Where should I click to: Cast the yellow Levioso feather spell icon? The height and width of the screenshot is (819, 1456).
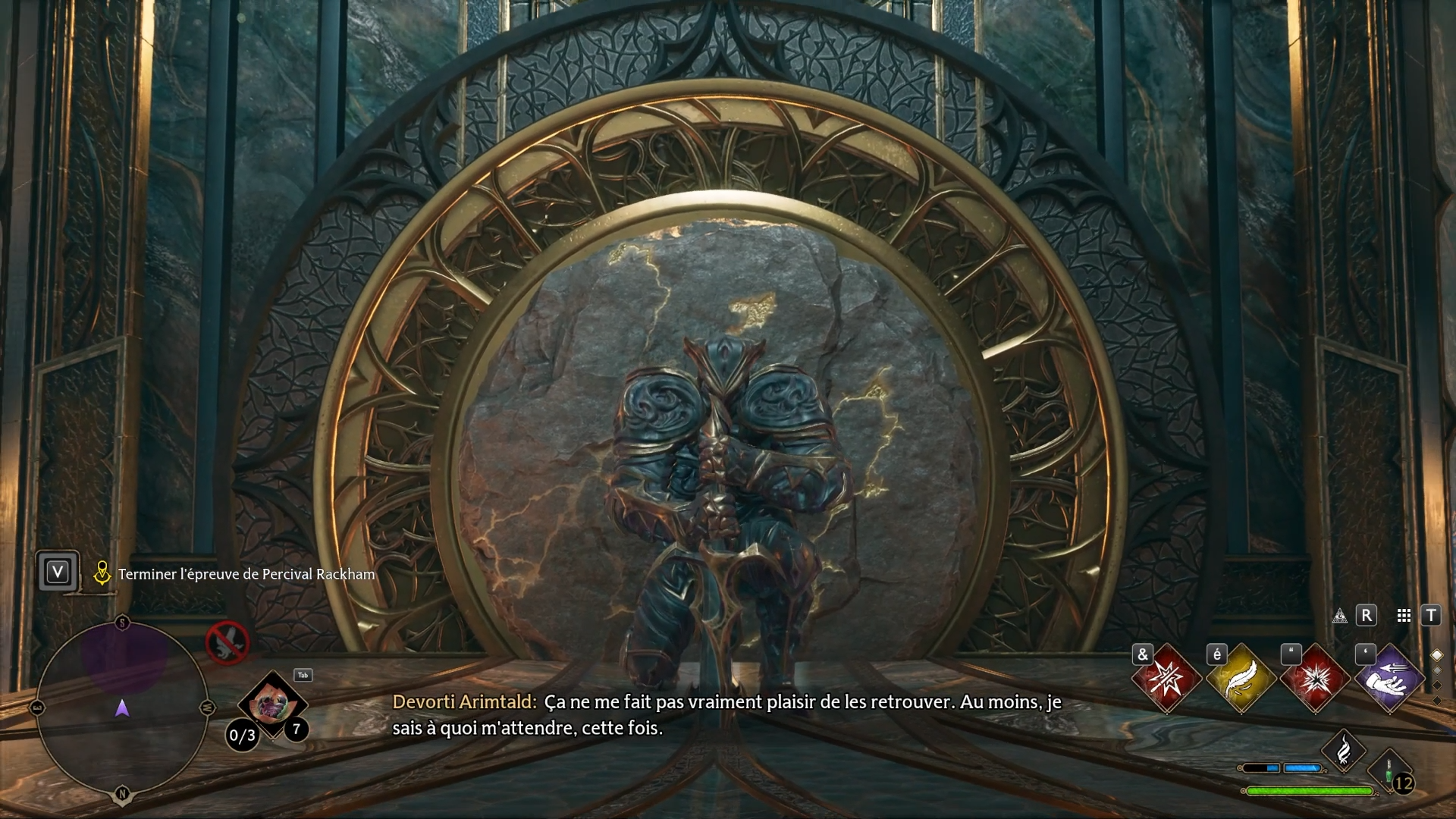tap(1242, 679)
